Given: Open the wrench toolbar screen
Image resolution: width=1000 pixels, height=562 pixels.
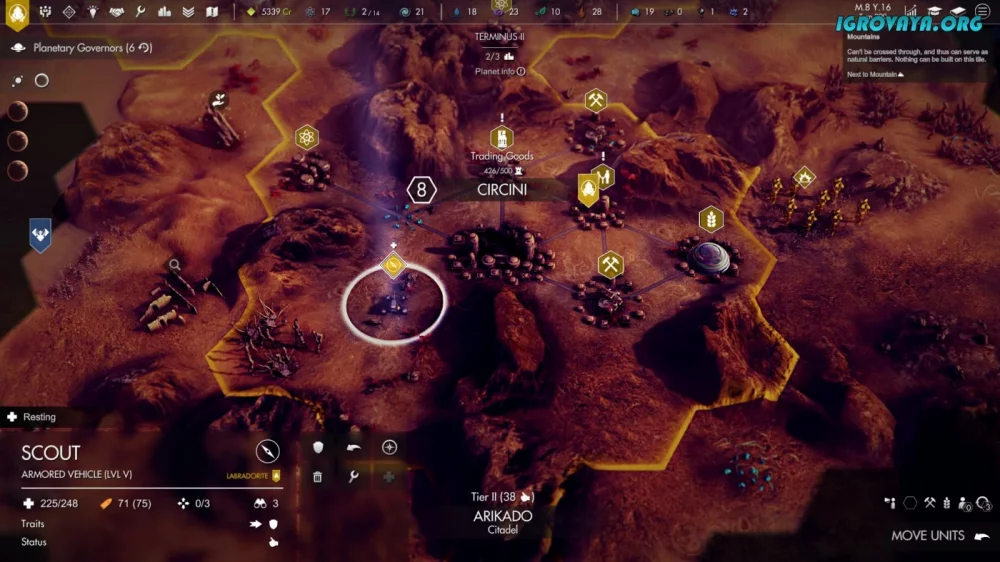Looking at the screenshot, I should click(x=141, y=12).
